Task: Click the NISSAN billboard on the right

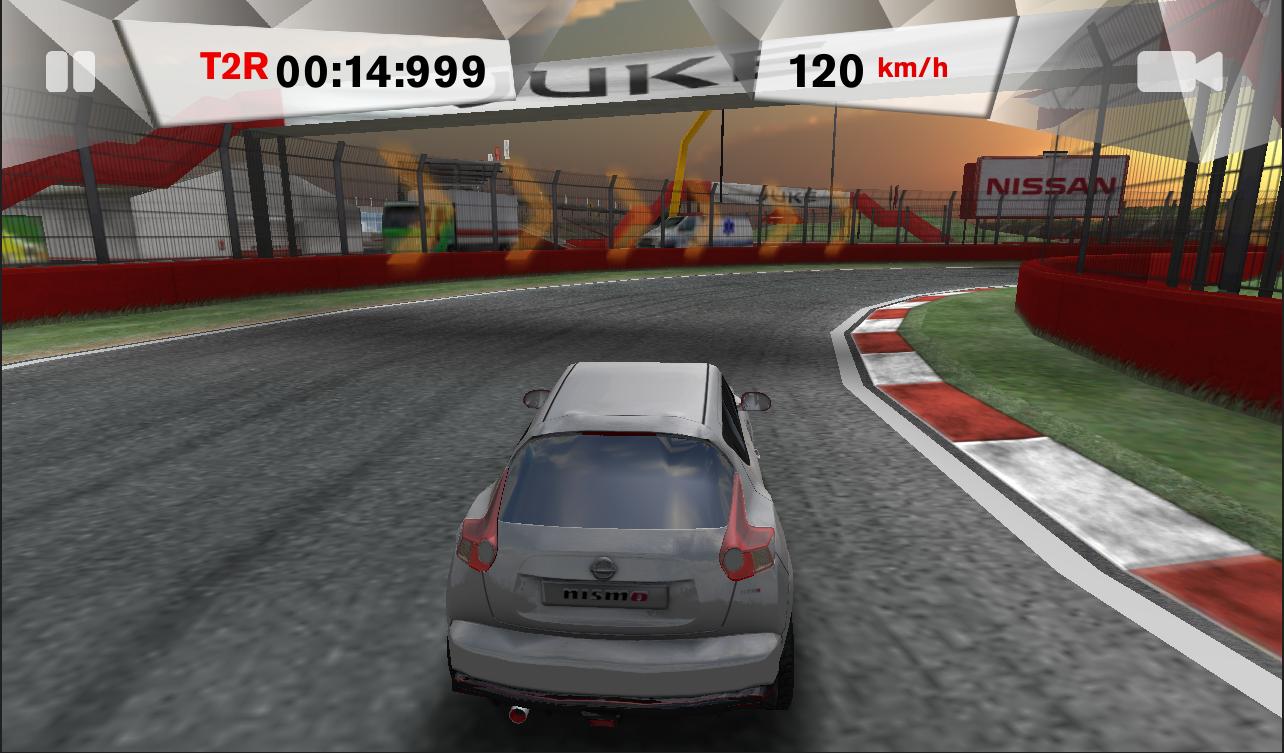Action: 1052,184
